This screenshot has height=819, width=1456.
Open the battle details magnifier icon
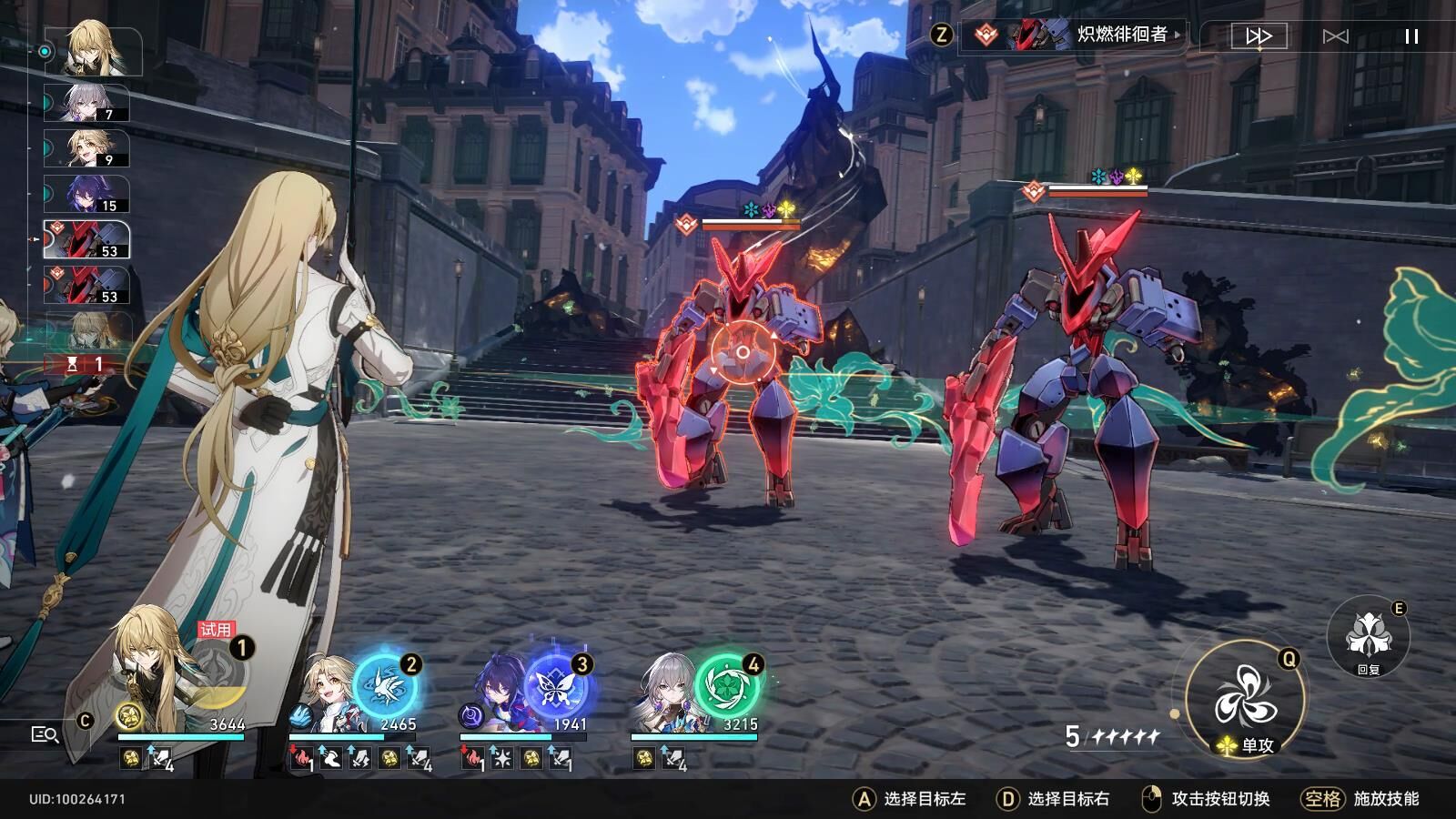[45, 734]
